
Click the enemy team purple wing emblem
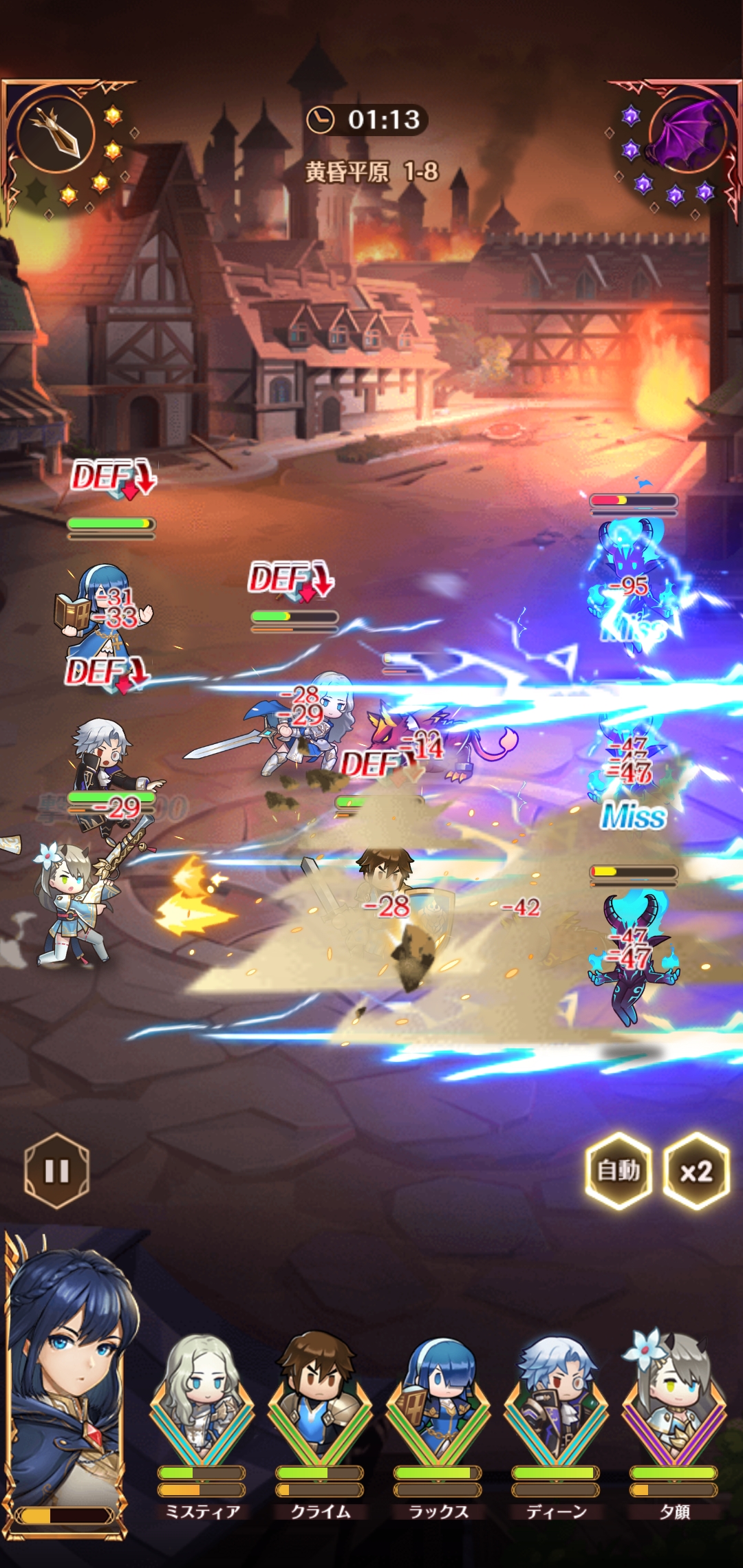[685, 133]
